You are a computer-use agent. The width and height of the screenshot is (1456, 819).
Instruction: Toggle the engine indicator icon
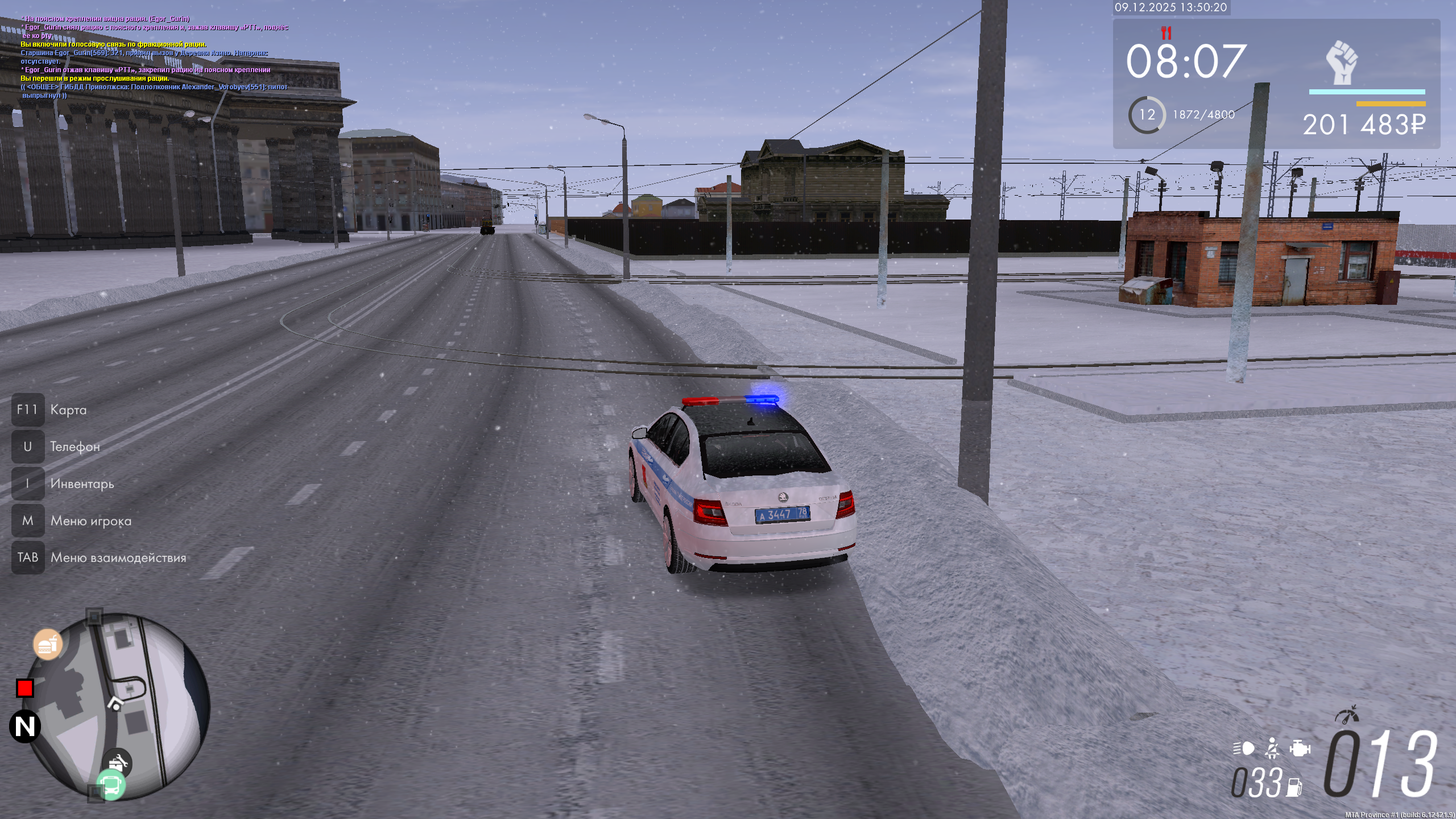pos(1300,748)
